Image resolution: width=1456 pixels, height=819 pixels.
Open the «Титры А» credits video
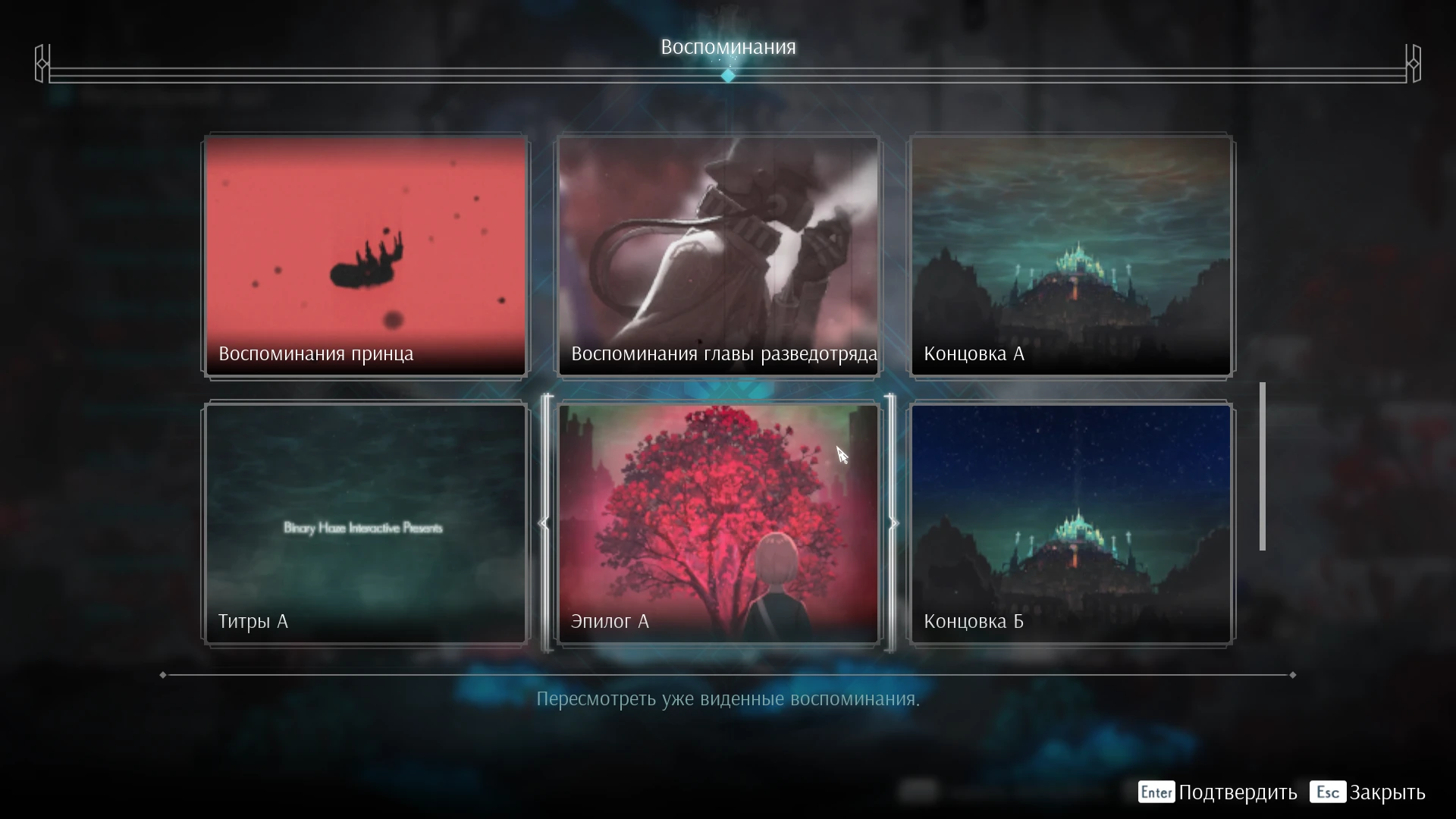pos(365,523)
